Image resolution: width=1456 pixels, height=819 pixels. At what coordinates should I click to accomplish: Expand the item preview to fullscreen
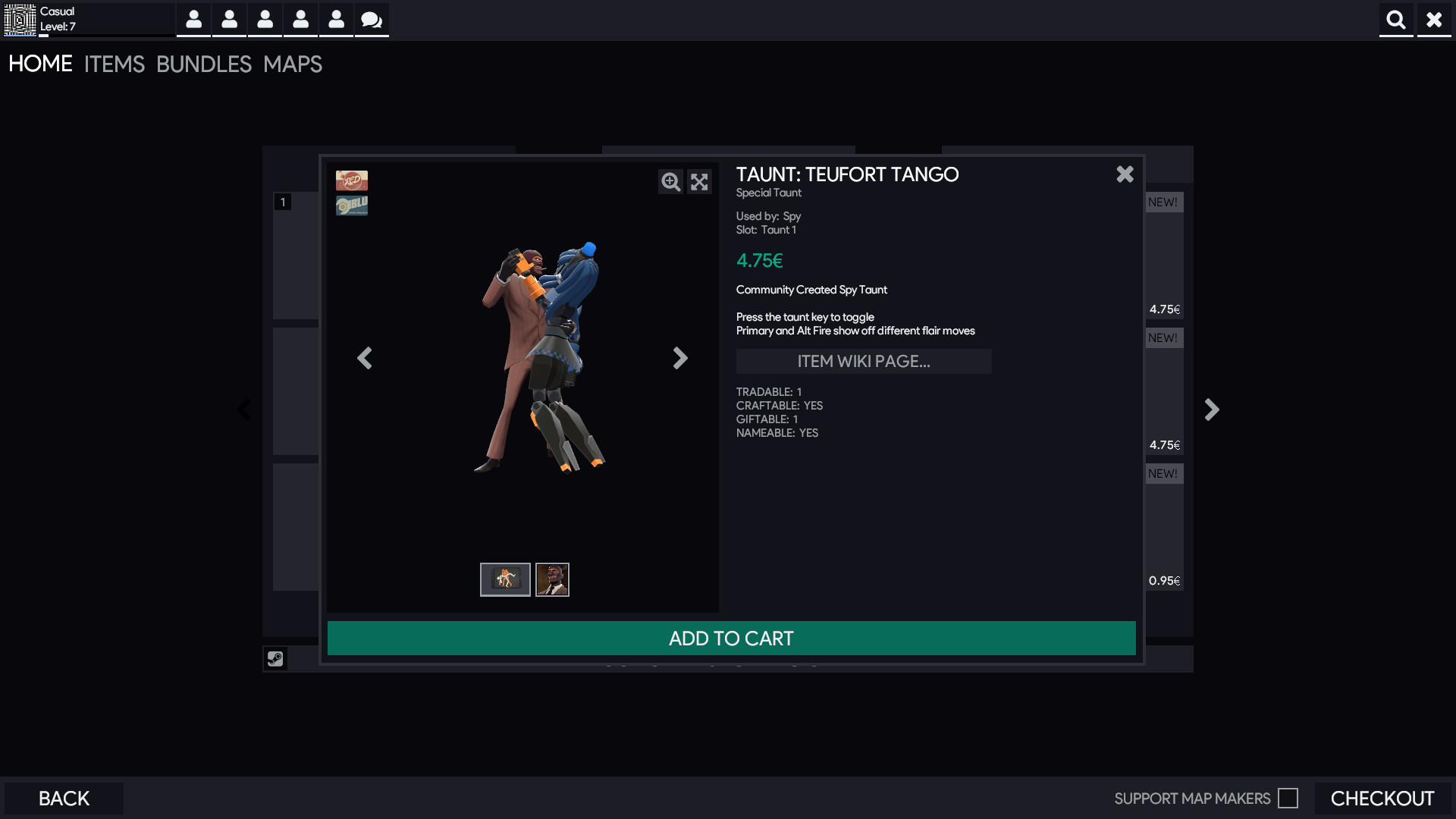click(x=699, y=182)
